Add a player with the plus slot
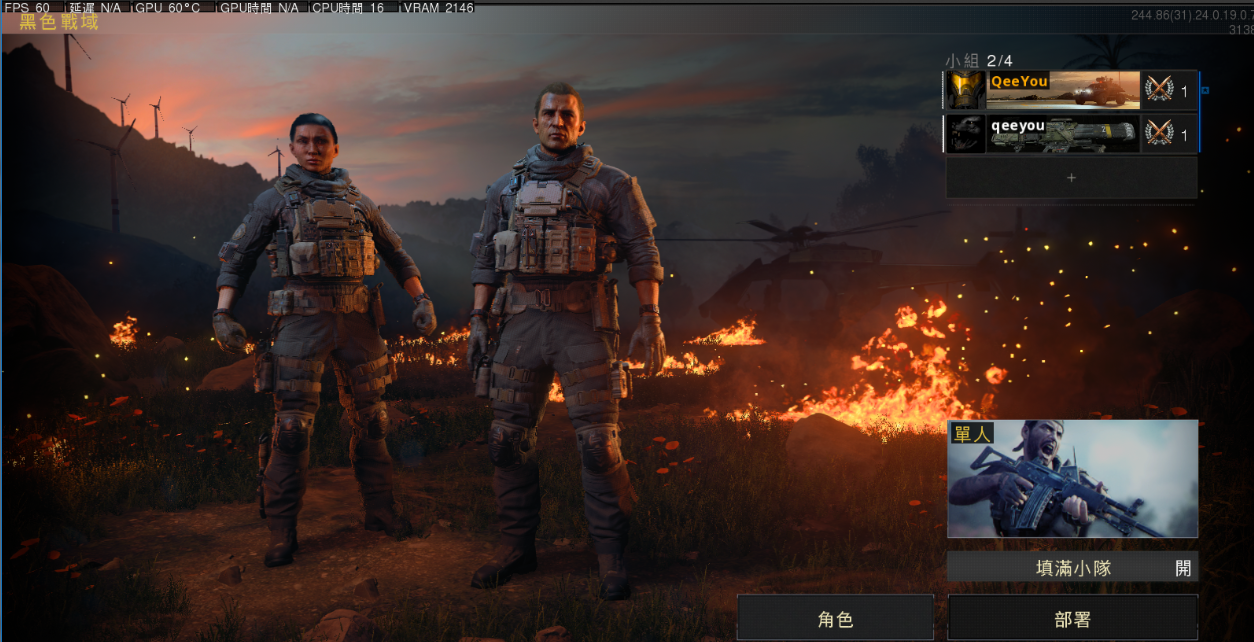 click(1071, 178)
